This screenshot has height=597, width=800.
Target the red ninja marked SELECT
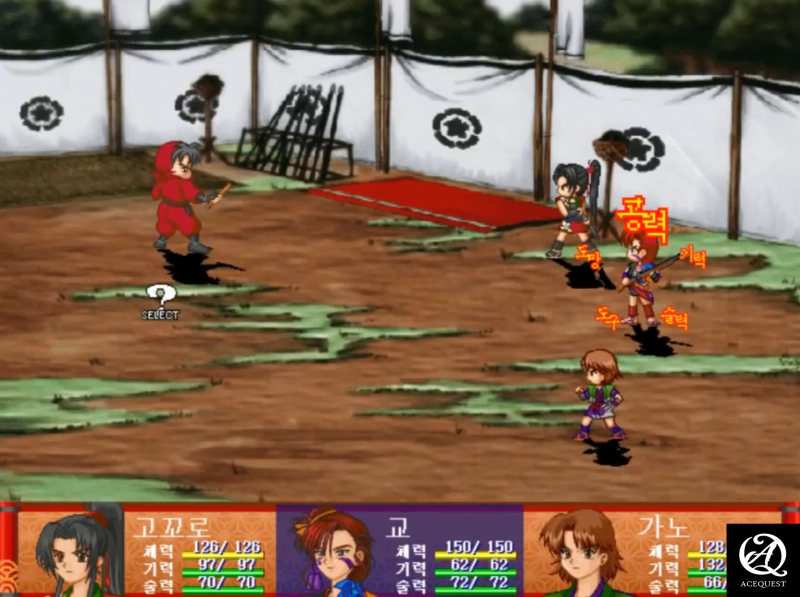[x=180, y=198]
